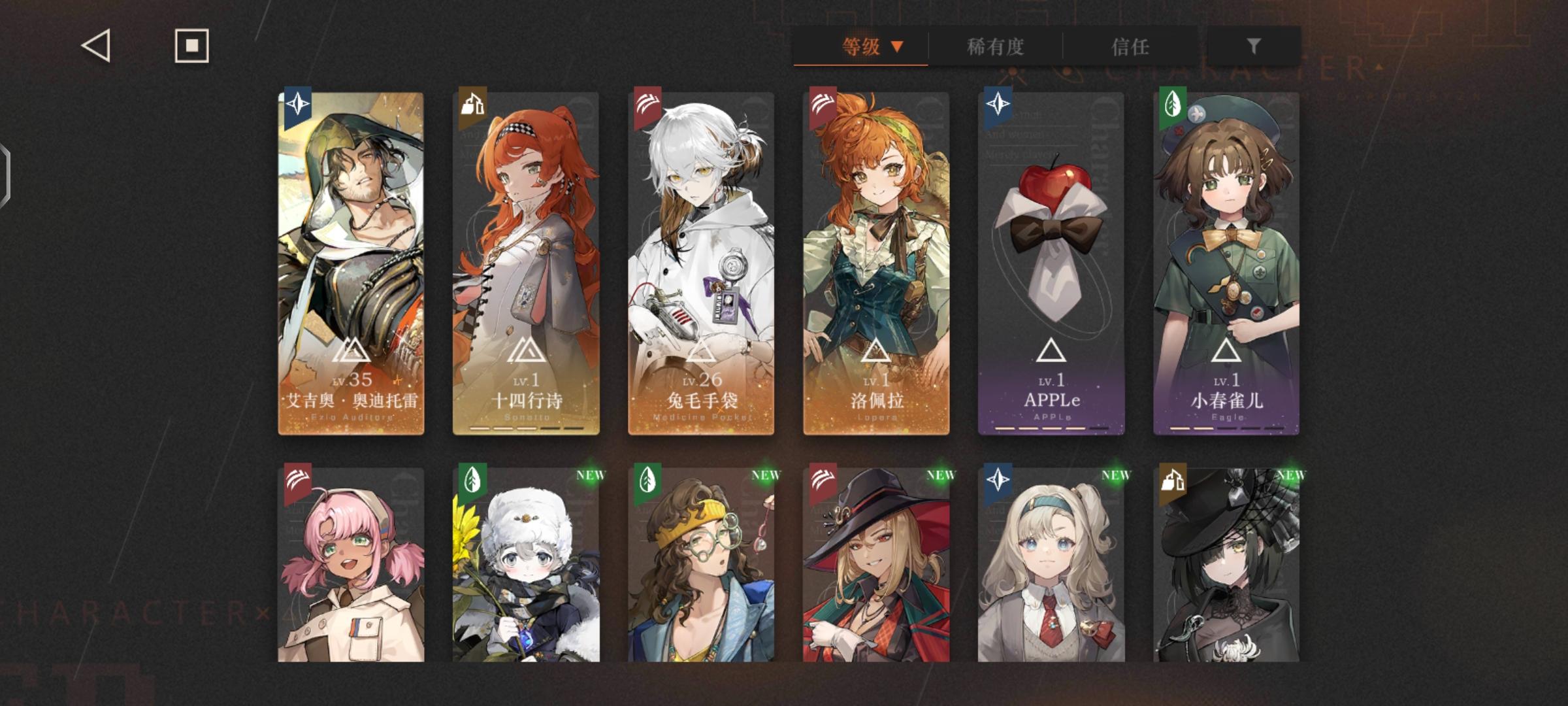Image resolution: width=1568 pixels, height=706 pixels.
Task: Select the Star afflatus icon on Ezio's card
Action: point(298,105)
